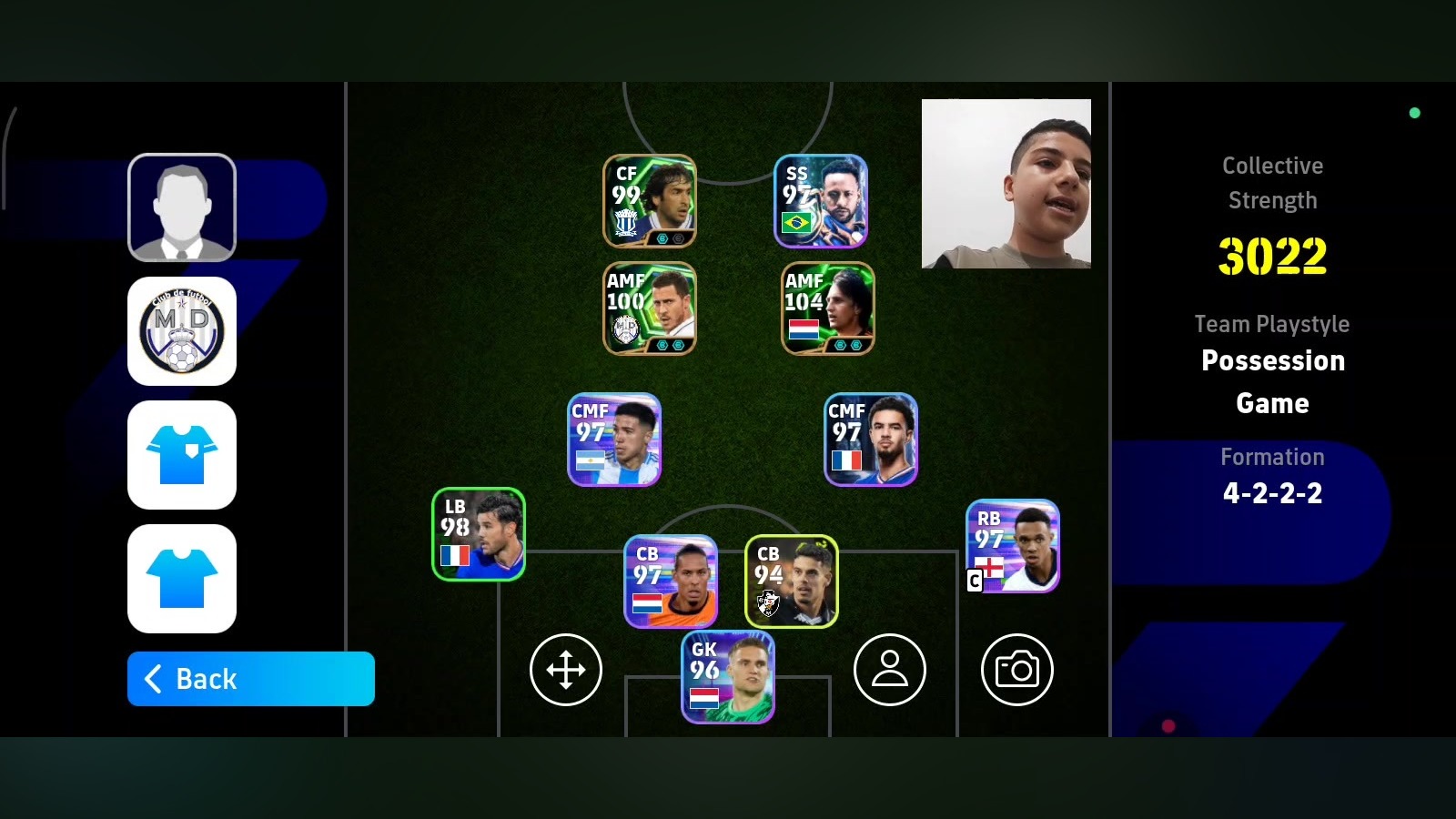Screen dimensions: 1456x819
Task: Choose the AMF 100 player card
Action: tap(650, 308)
